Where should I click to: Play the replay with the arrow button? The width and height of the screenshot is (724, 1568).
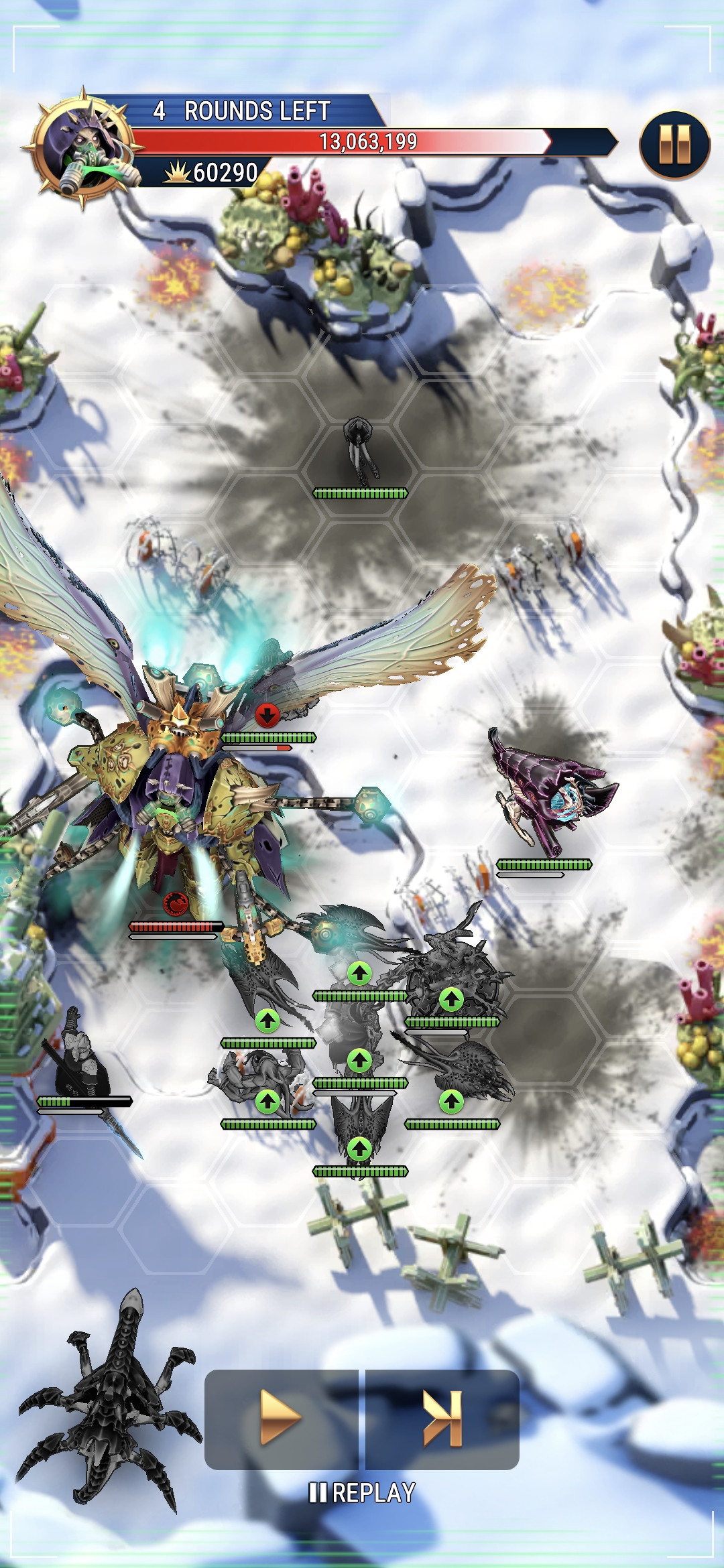tap(281, 1417)
